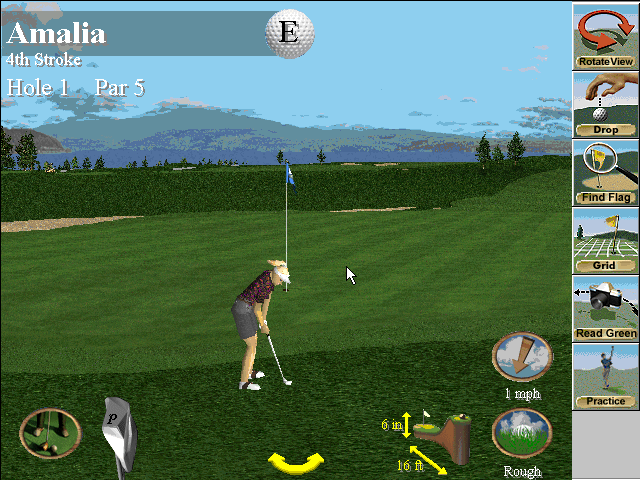
Task: Toggle the Grid overlay
Action: (x=606, y=240)
